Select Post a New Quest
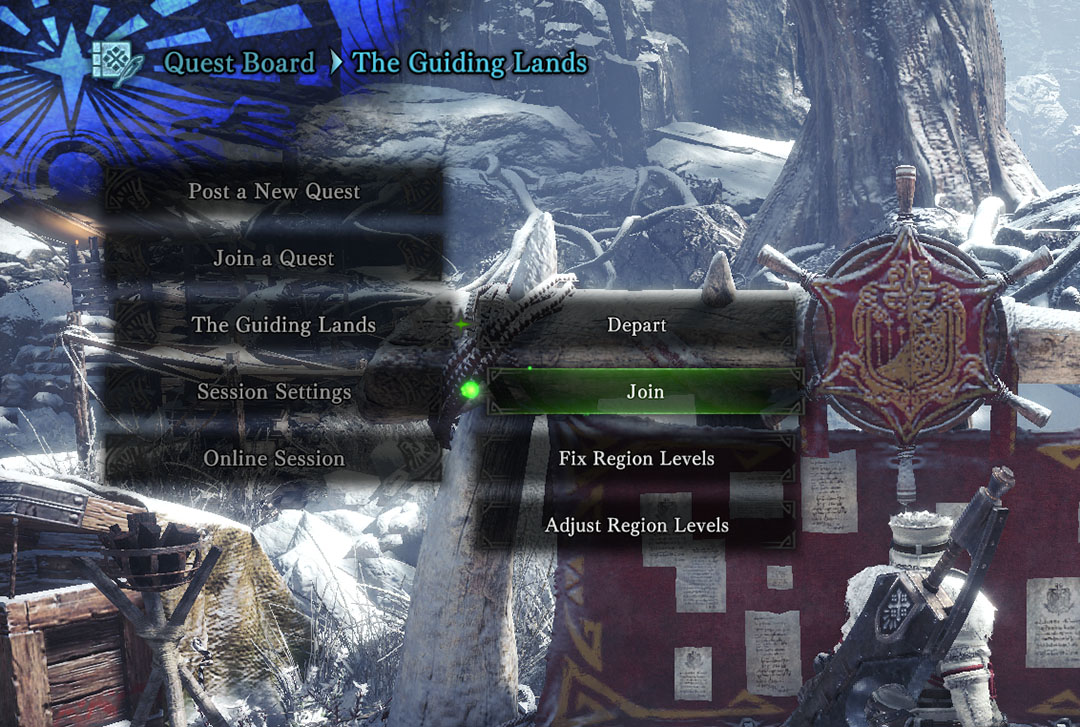The height and width of the screenshot is (727, 1080). pyautogui.click(x=273, y=192)
